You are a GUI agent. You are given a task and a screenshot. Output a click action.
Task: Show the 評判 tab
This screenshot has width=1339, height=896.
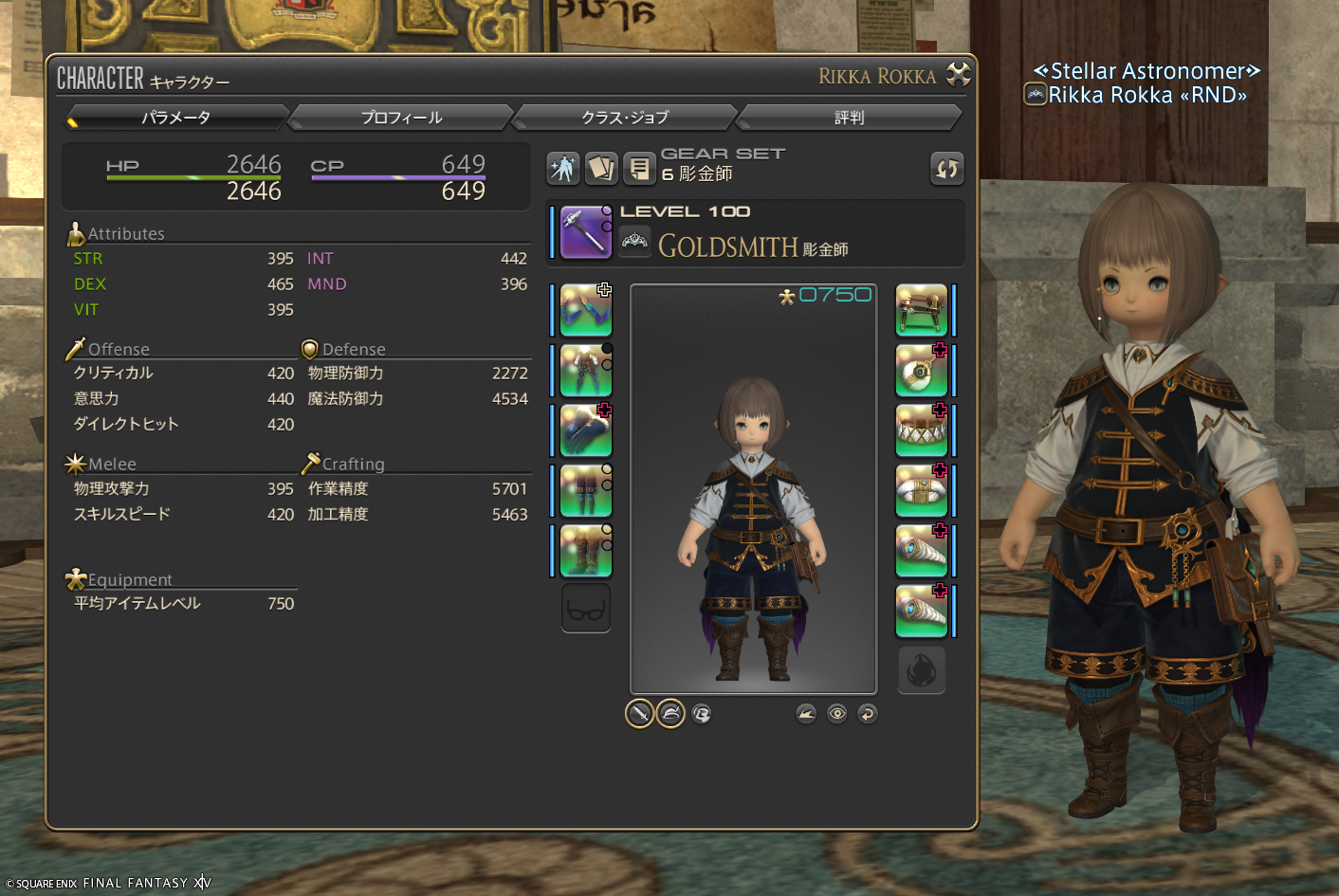point(849,118)
